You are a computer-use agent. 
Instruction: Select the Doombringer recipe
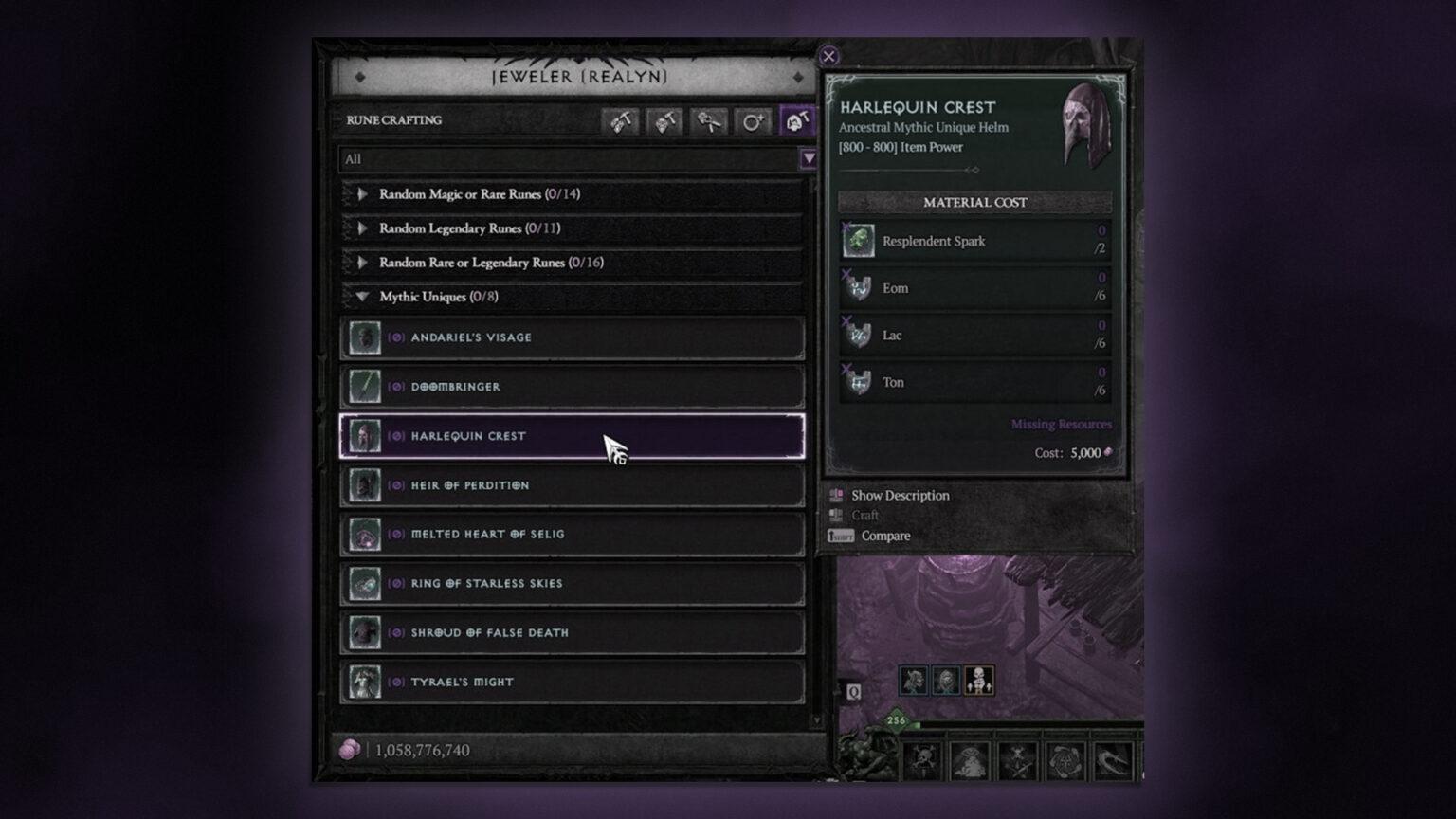[x=571, y=386]
